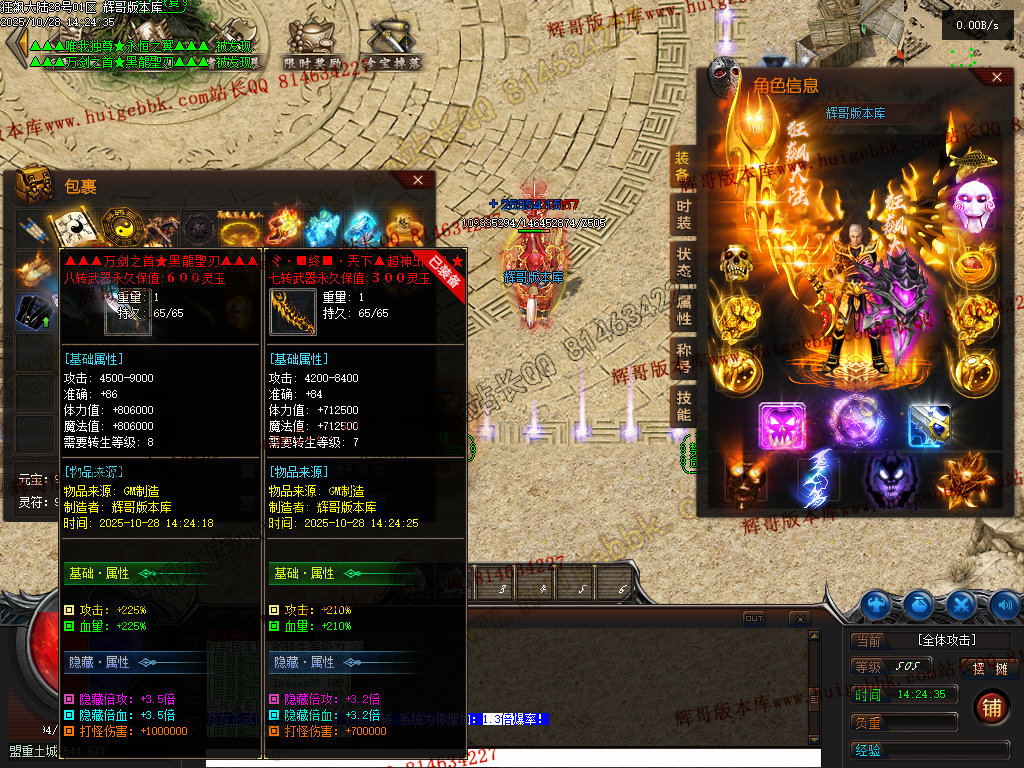Select the 称号 title tab
This screenshot has height=768, width=1024.
tap(683, 356)
